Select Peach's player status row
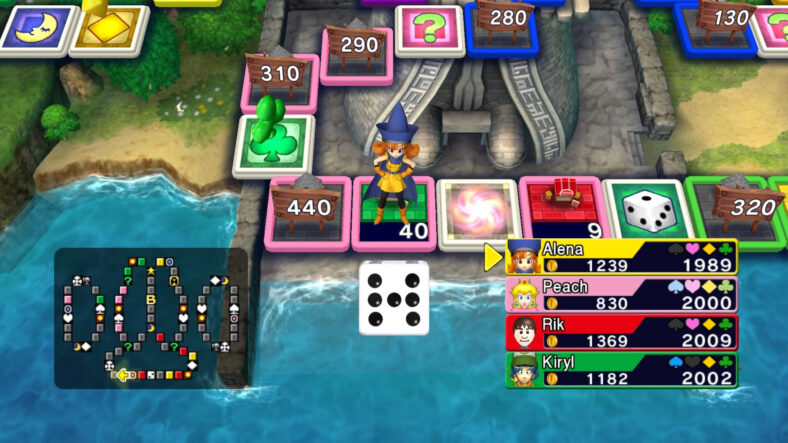The width and height of the screenshot is (788, 443). coord(621,295)
